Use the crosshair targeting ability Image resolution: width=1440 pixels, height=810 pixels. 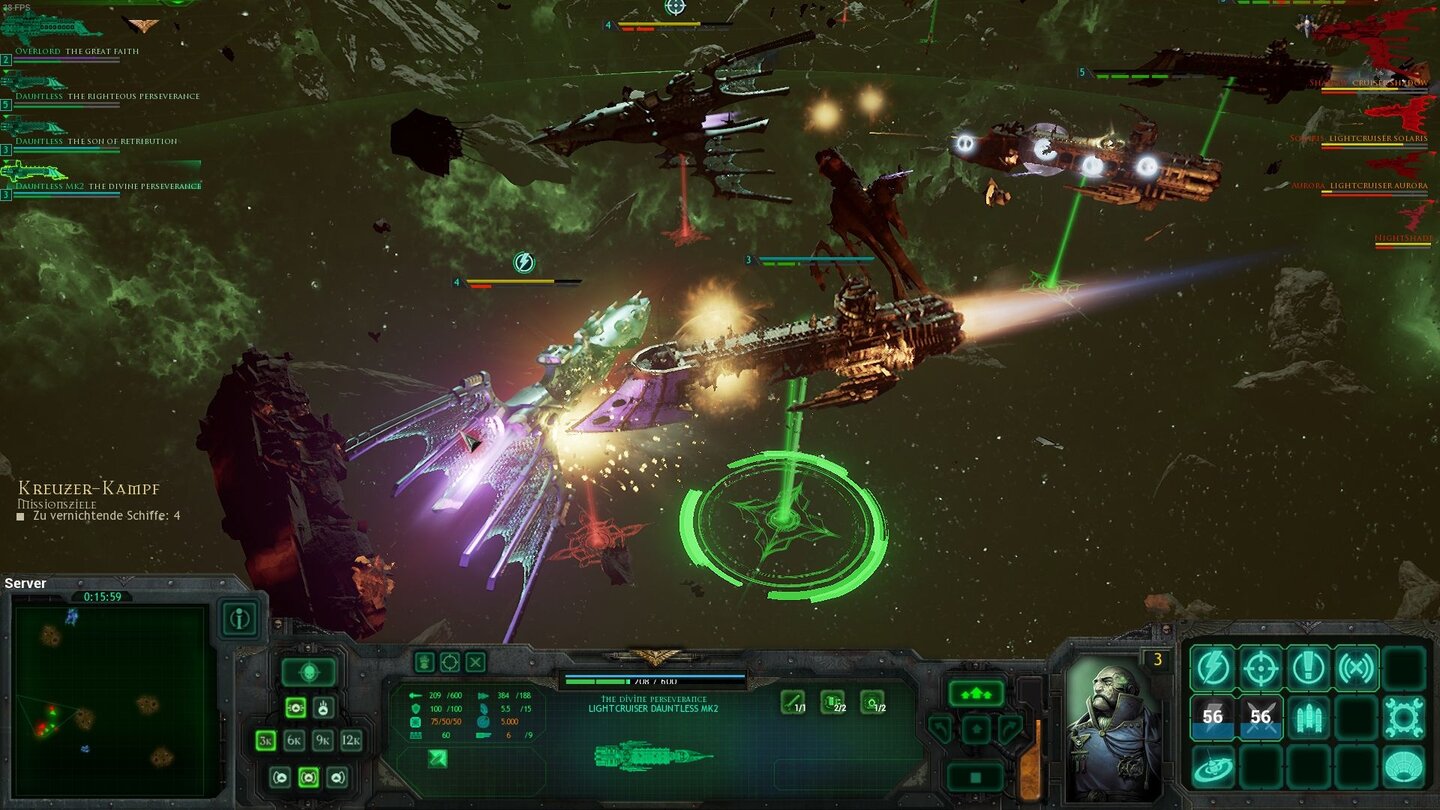point(1261,668)
